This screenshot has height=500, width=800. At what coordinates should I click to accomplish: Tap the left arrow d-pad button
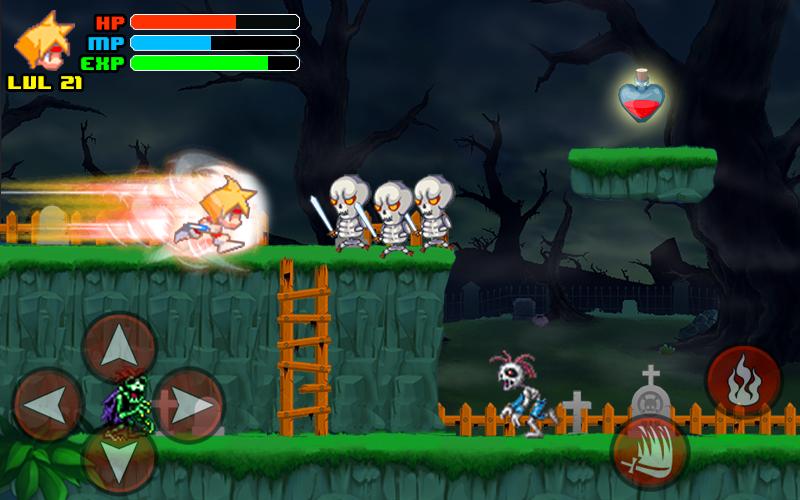pyautogui.click(x=48, y=404)
